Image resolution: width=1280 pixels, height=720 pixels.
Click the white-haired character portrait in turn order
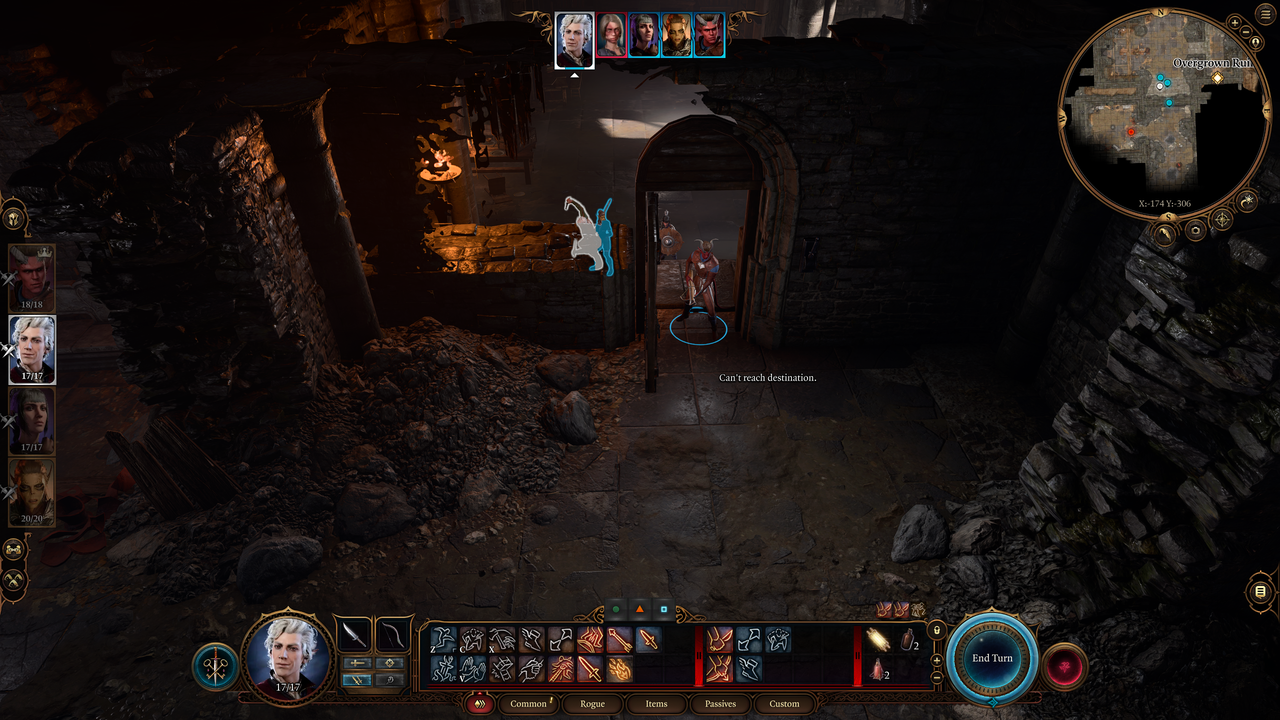point(575,39)
